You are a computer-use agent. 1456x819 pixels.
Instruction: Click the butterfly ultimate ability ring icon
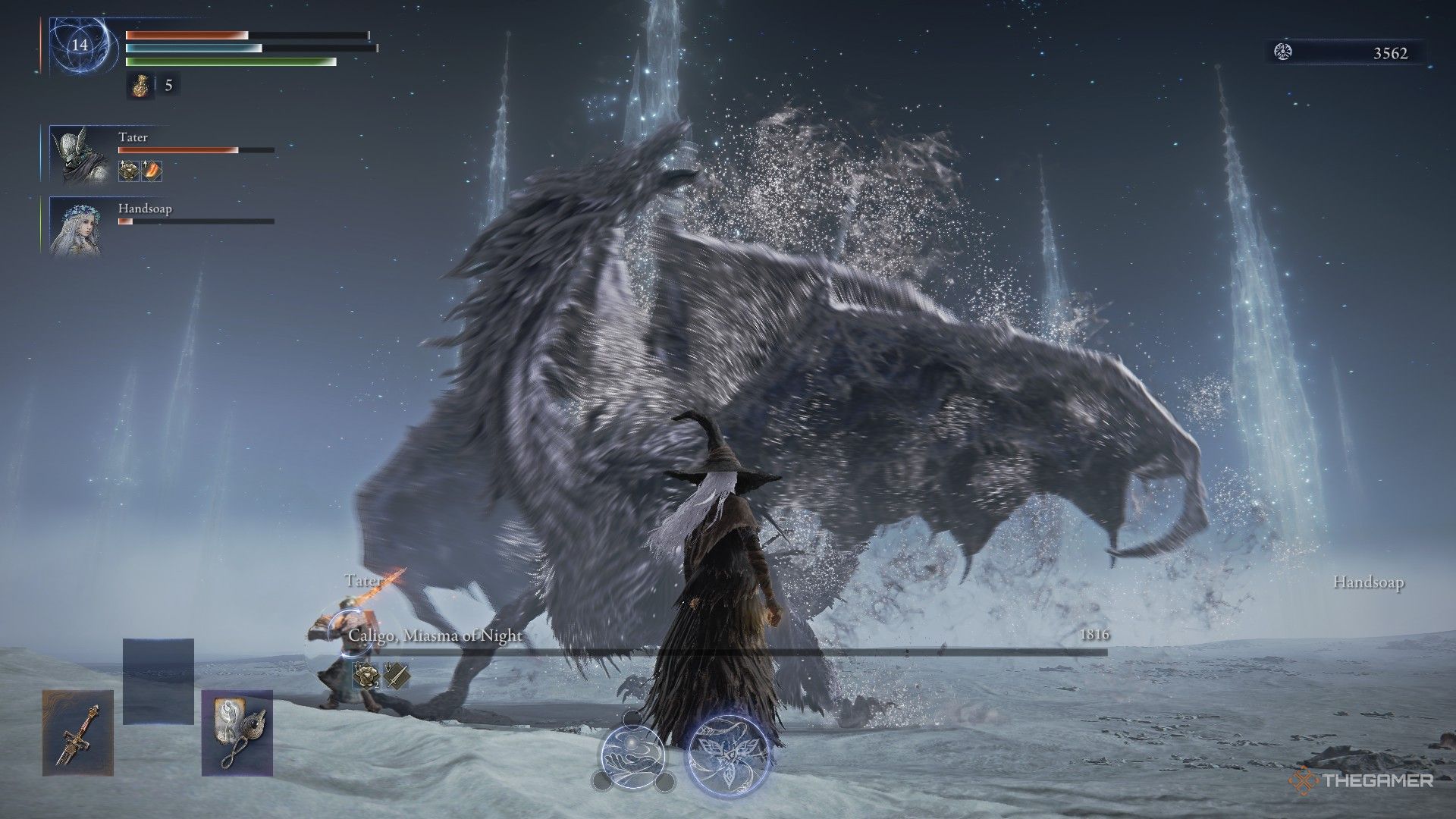730,755
